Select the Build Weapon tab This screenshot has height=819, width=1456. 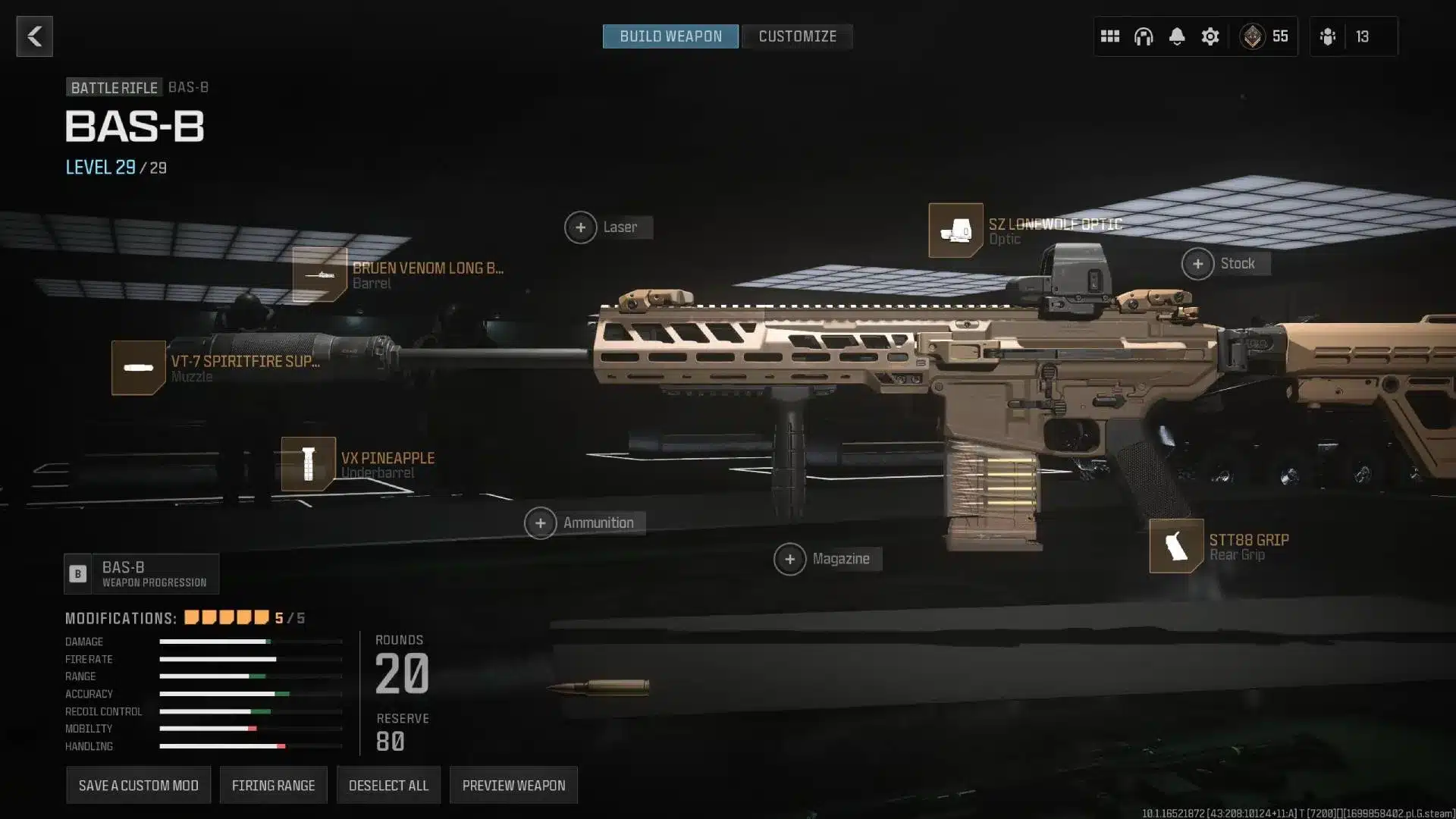point(670,36)
